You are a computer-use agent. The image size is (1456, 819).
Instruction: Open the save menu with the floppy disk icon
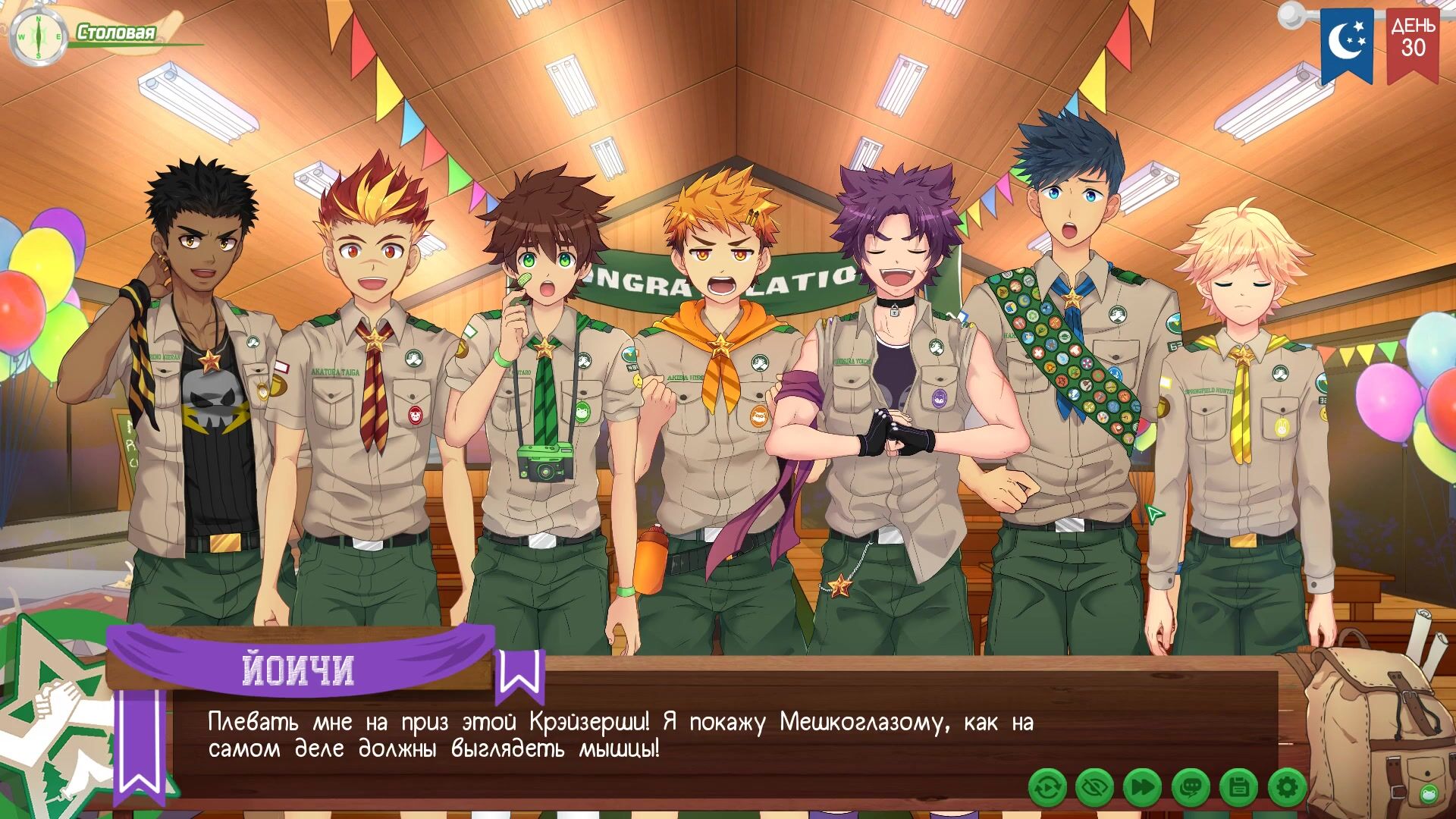point(1238,788)
